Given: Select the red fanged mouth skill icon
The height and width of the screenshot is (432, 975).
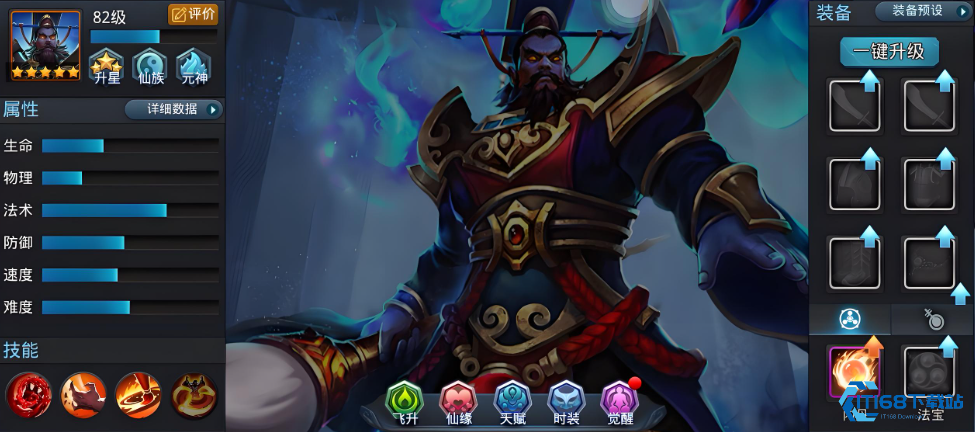Looking at the screenshot, I should (x=27, y=394).
